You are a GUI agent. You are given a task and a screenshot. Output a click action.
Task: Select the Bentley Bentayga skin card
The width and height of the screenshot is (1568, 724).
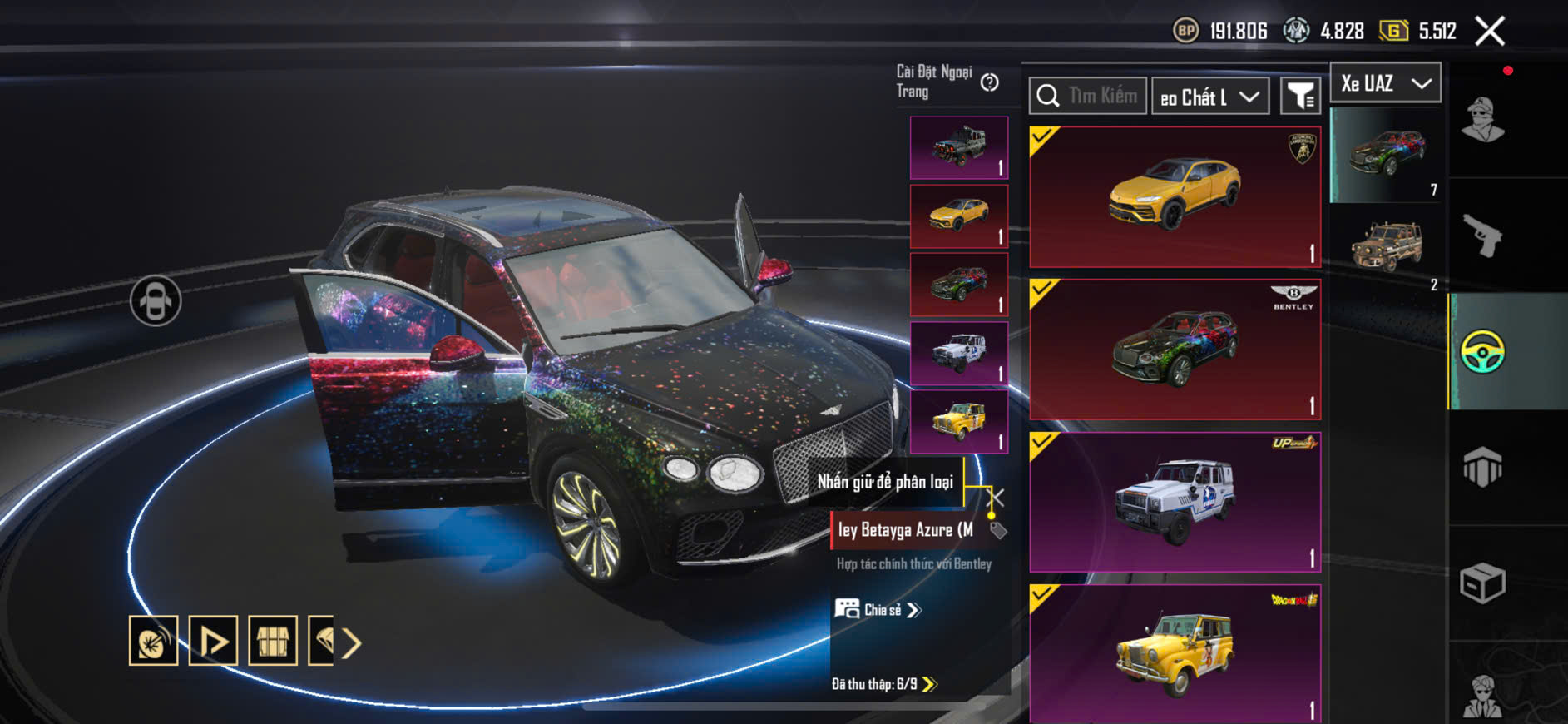click(1175, 350)
